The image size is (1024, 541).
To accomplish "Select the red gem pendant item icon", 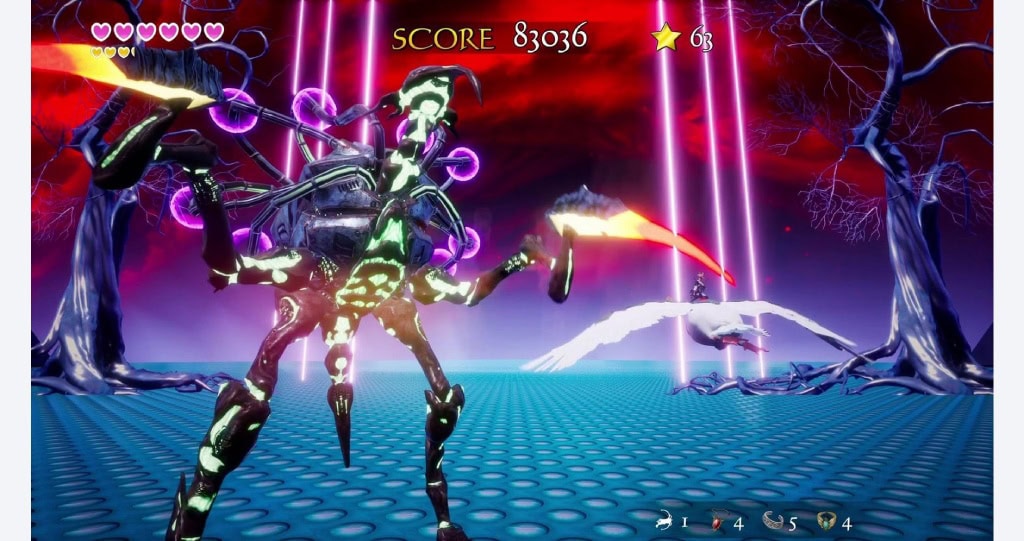I will [716, 521].
